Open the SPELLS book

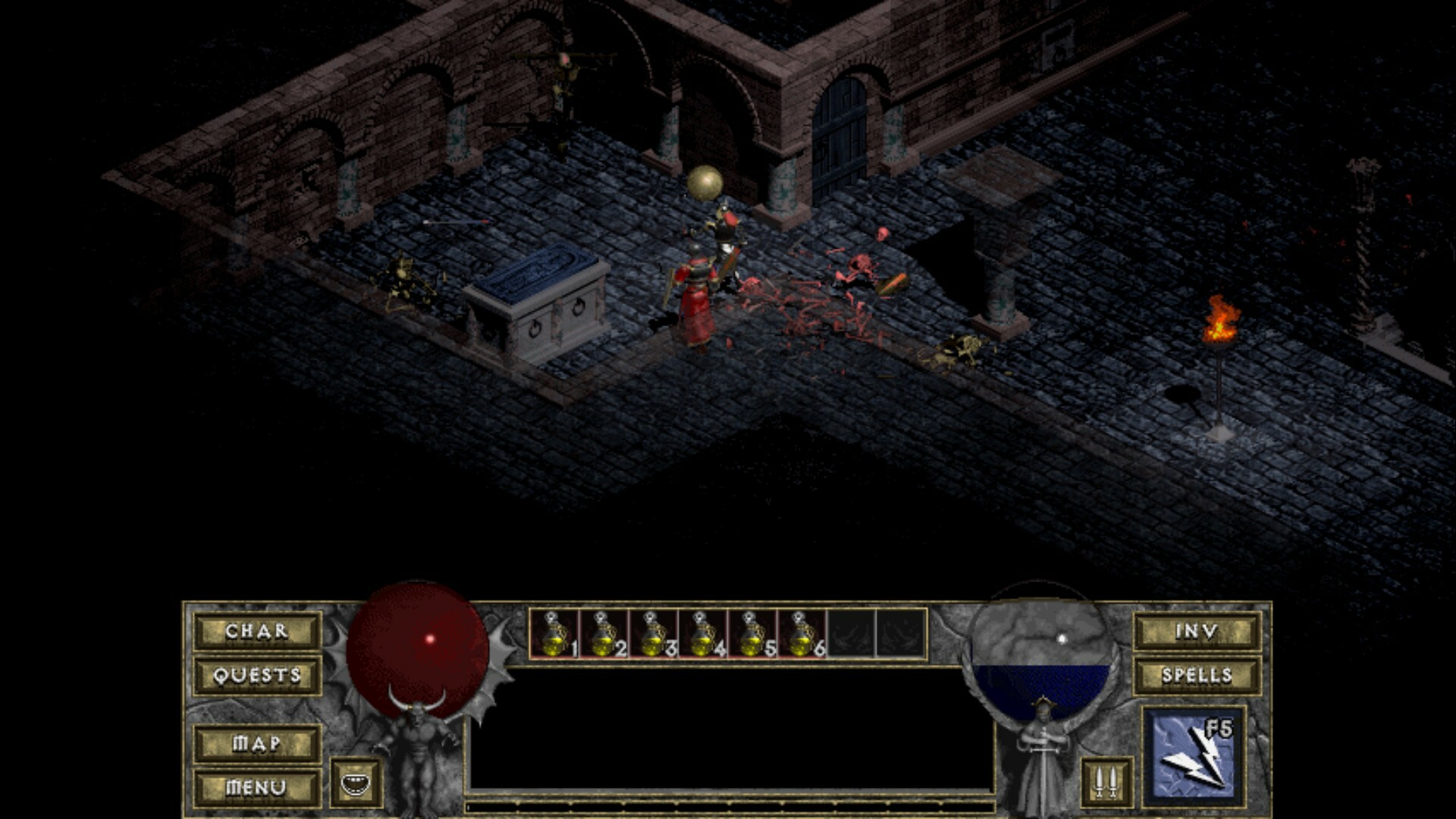(x=1197, y=675)
